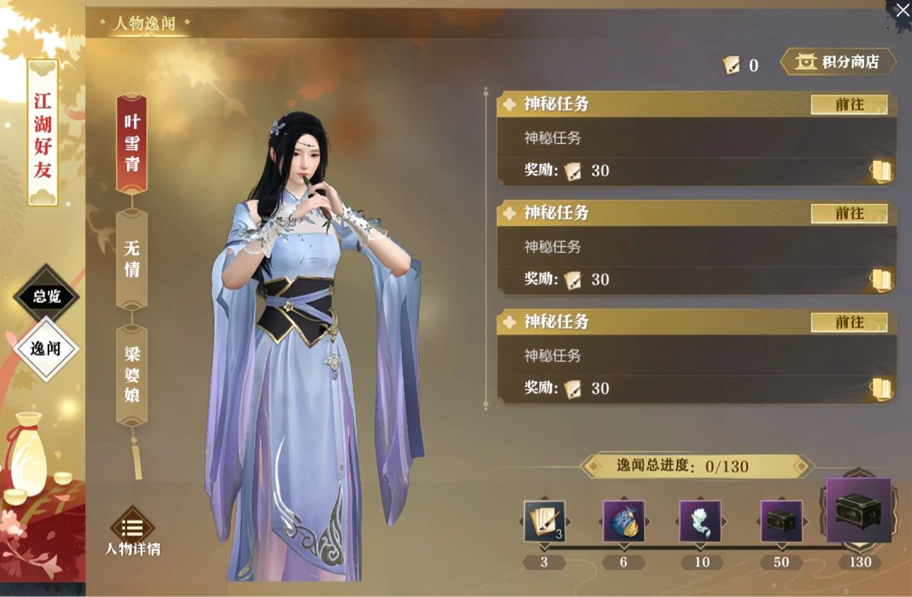
Task: Click the 江湖好友 banner
Action: [x=43, y=132]
